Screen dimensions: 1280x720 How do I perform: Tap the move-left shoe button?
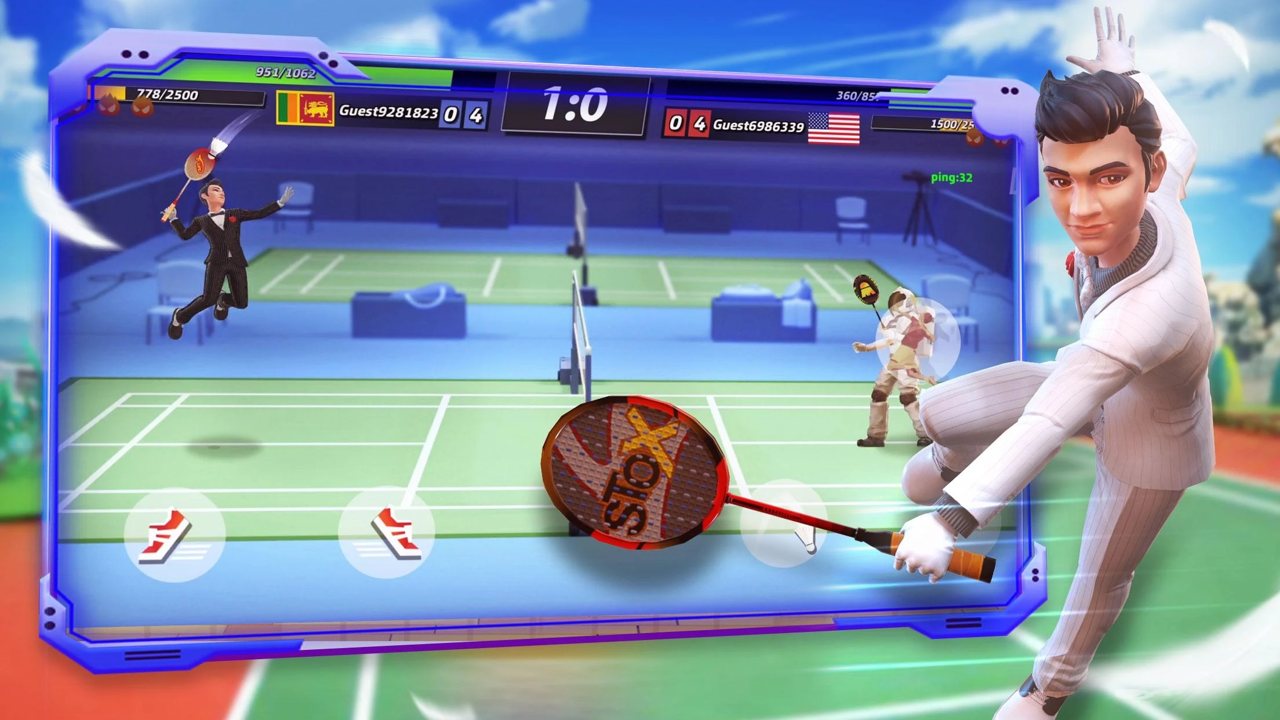tap(172, 535)
